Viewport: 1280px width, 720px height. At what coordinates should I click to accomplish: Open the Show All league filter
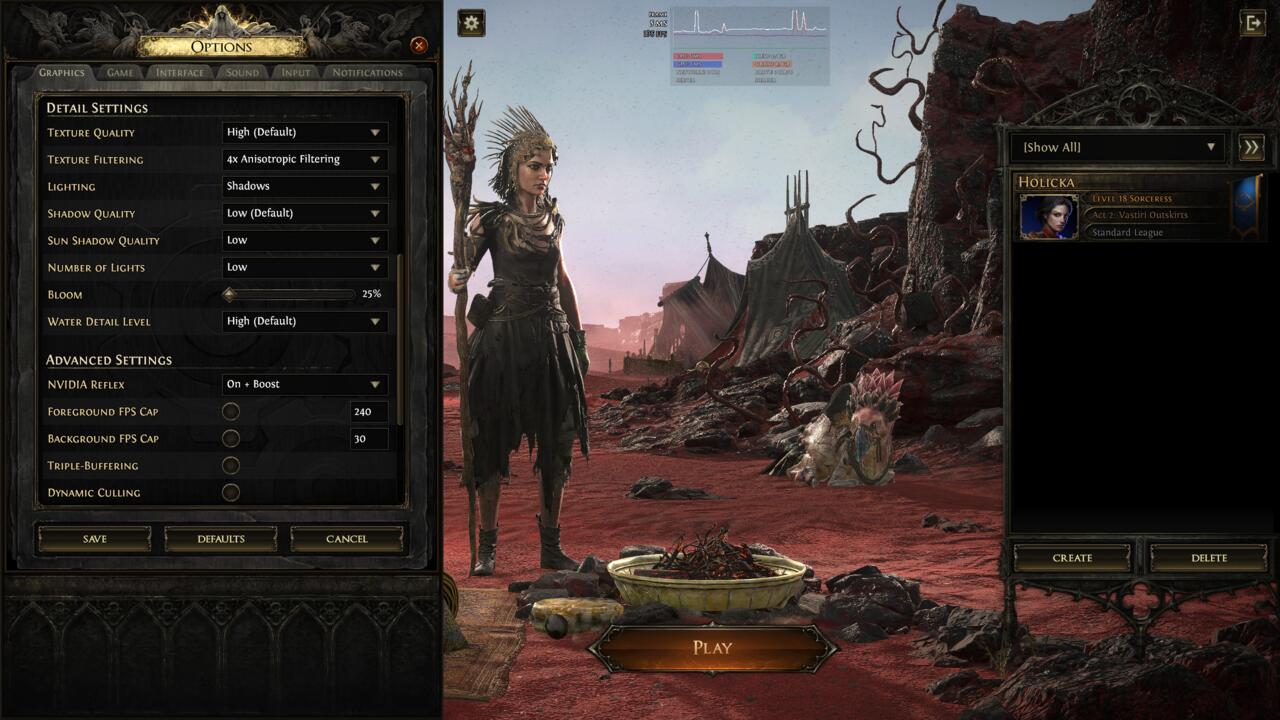(x=1119, y=147)
